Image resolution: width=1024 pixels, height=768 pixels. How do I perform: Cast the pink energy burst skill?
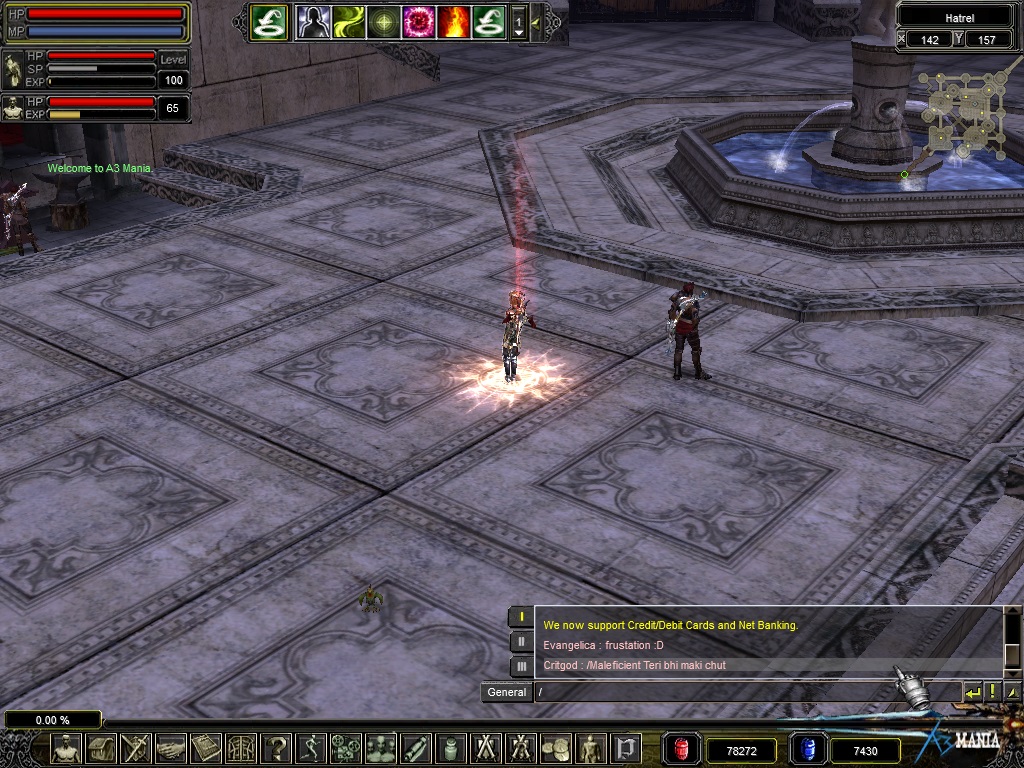coord(418,21)
